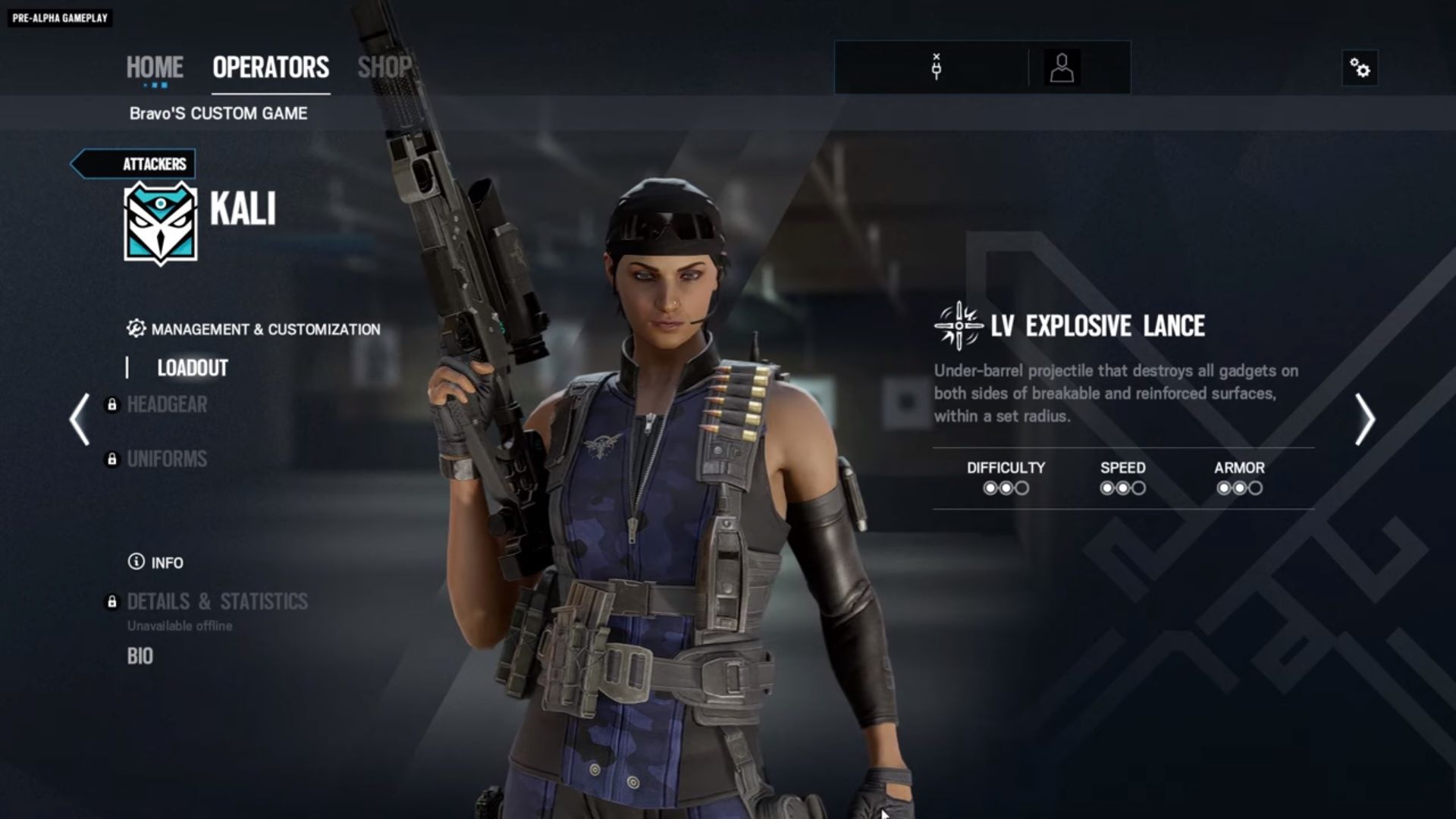Viewport: 1456px width, 819px height.
Task: Click the Difficulty rating dots
Action: (x=1006, y=488)
